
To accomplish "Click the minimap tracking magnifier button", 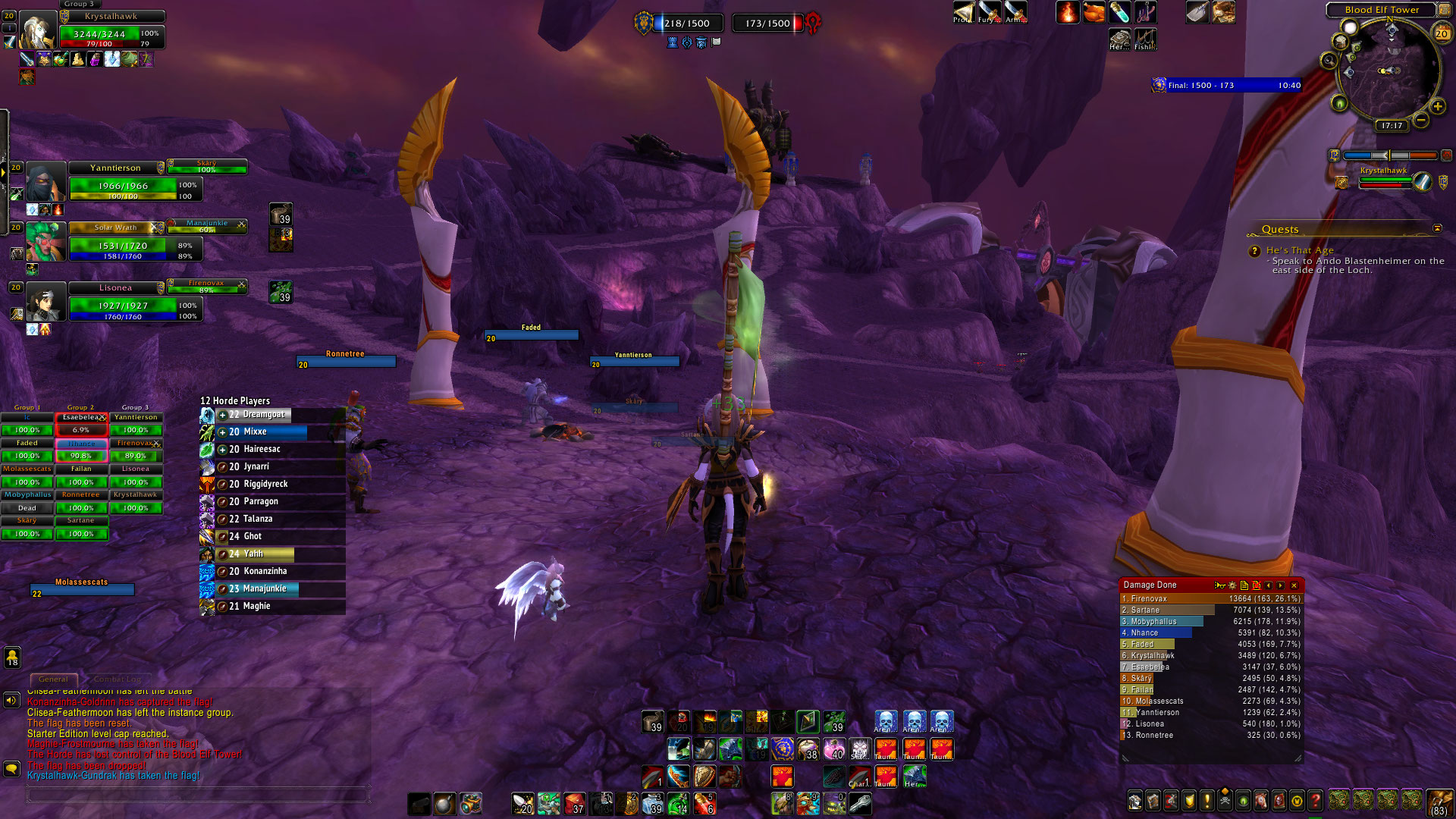I will coord(1329,61).
